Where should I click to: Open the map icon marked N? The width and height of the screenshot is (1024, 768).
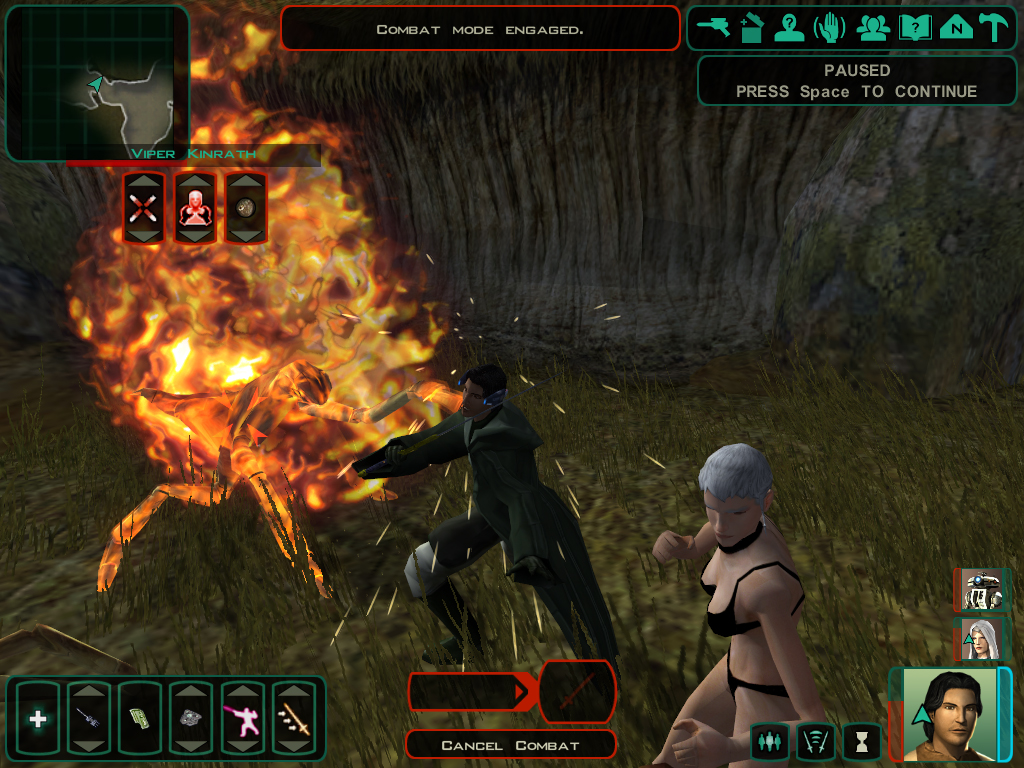pyautogui.click(x=956, y=28)
